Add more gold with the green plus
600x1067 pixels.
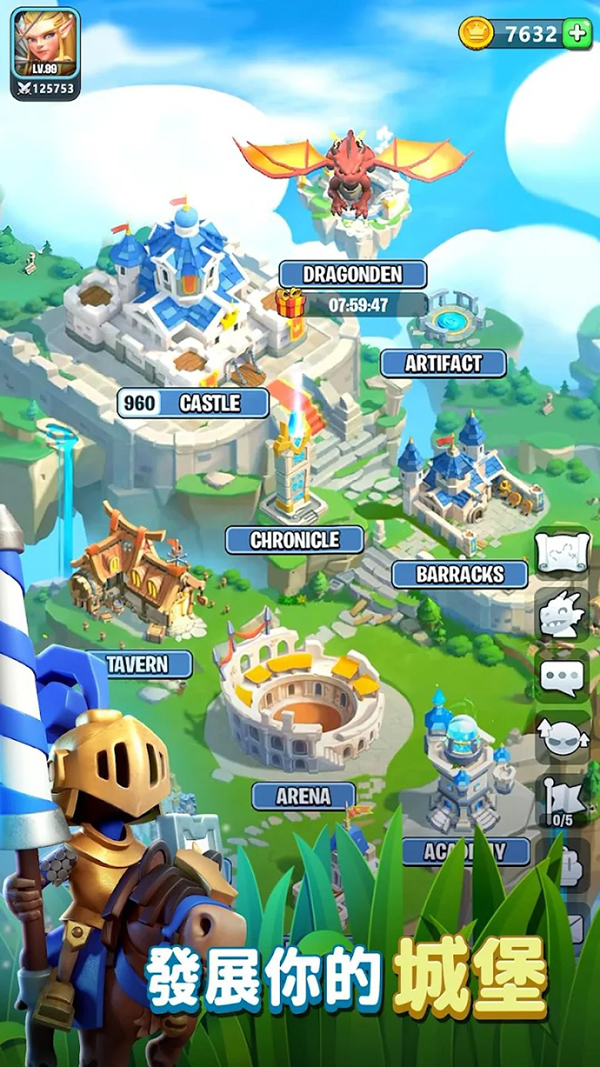[577, 33]
